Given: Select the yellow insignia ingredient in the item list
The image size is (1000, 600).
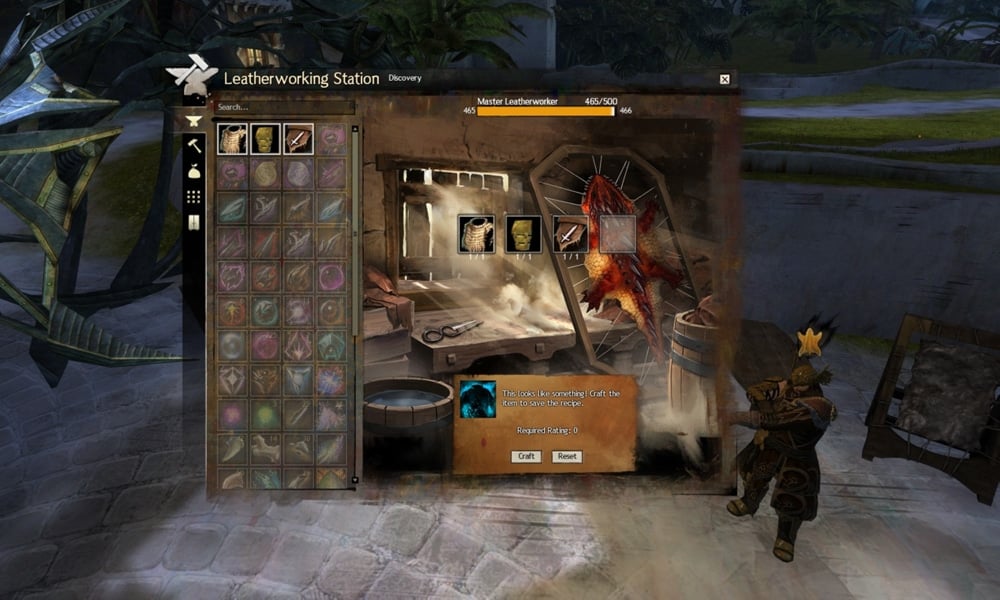Looking at the screenshot, I should (x=265, y=139).
